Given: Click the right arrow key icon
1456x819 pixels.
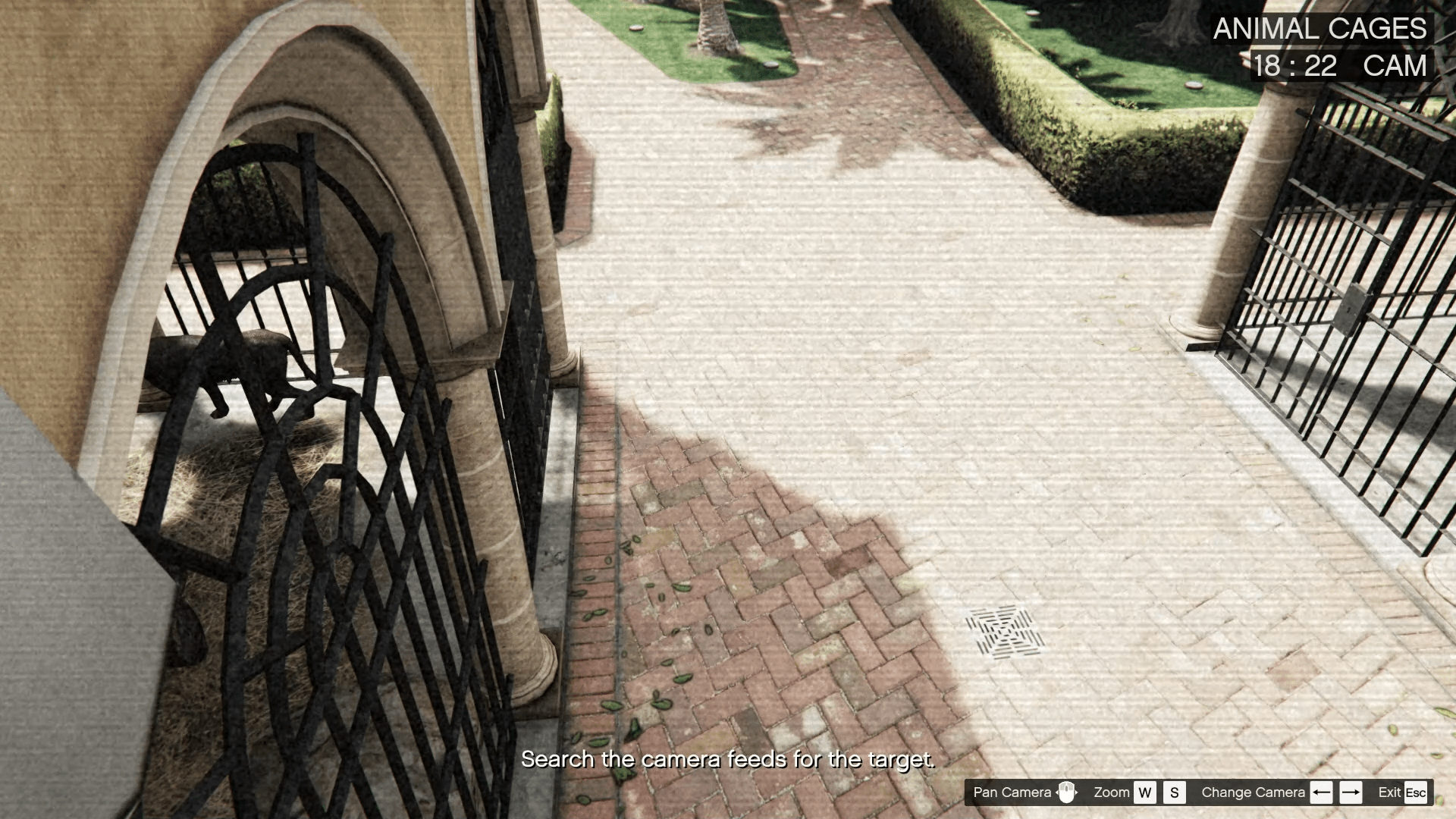Looking at the screenshot, I should click(1351, 792).
